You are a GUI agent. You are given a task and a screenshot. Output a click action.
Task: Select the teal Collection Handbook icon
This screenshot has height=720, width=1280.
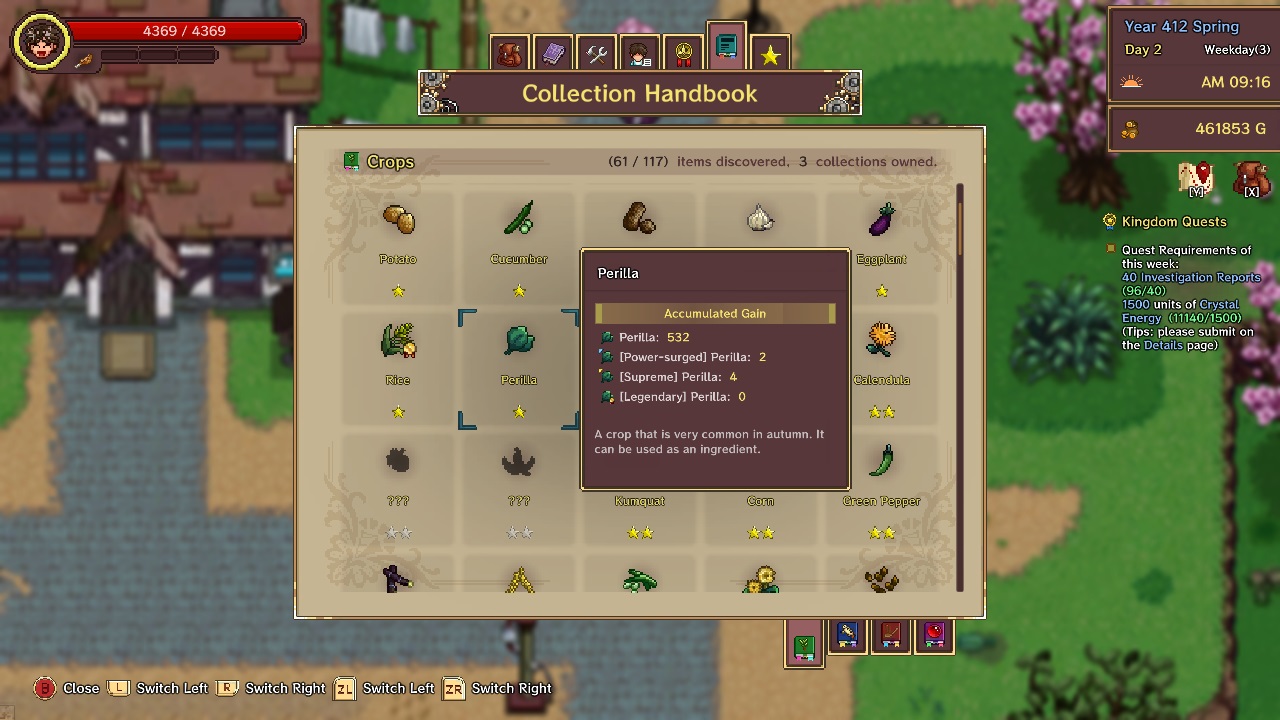(x=726, y=47)
